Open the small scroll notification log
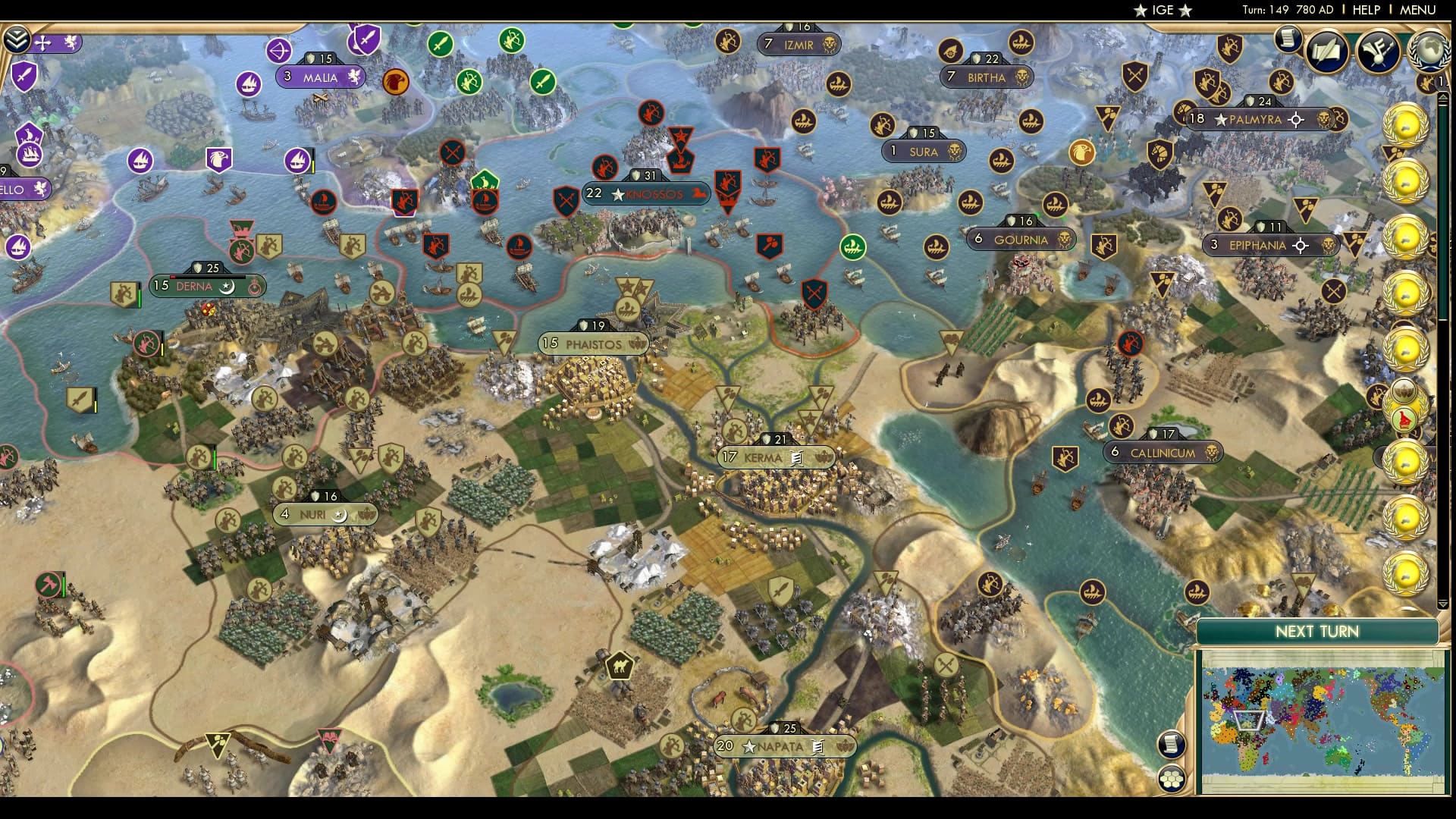Screen dimensions: 1456x819 (1287, 39)
